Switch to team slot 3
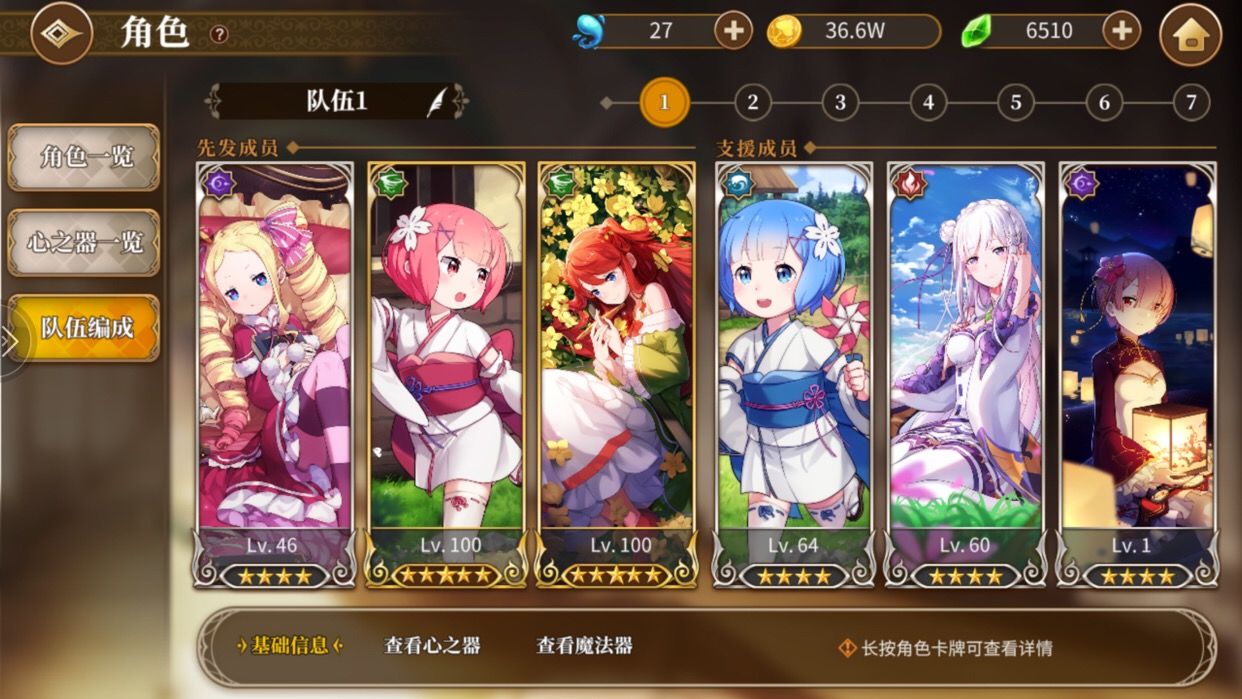Image resolution: width=1242 pixels, height=699 pixels. tap(840, 102)
